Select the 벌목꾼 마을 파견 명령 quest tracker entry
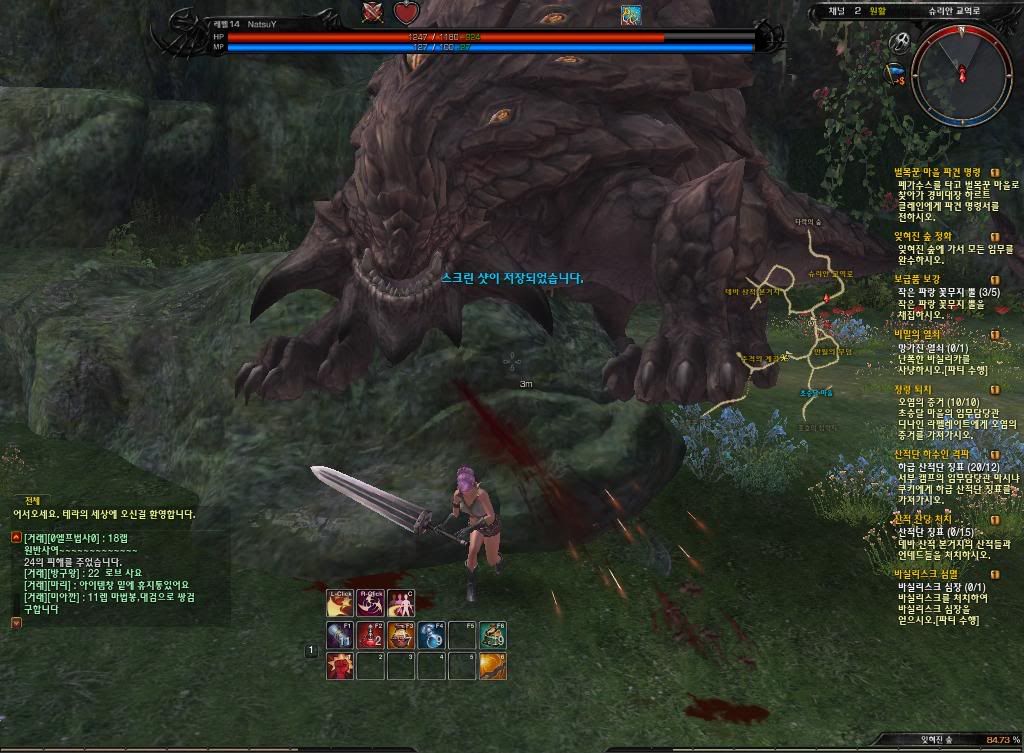Image resolution: width=1024 pixels, height=753 pixels. pos(937,172)
